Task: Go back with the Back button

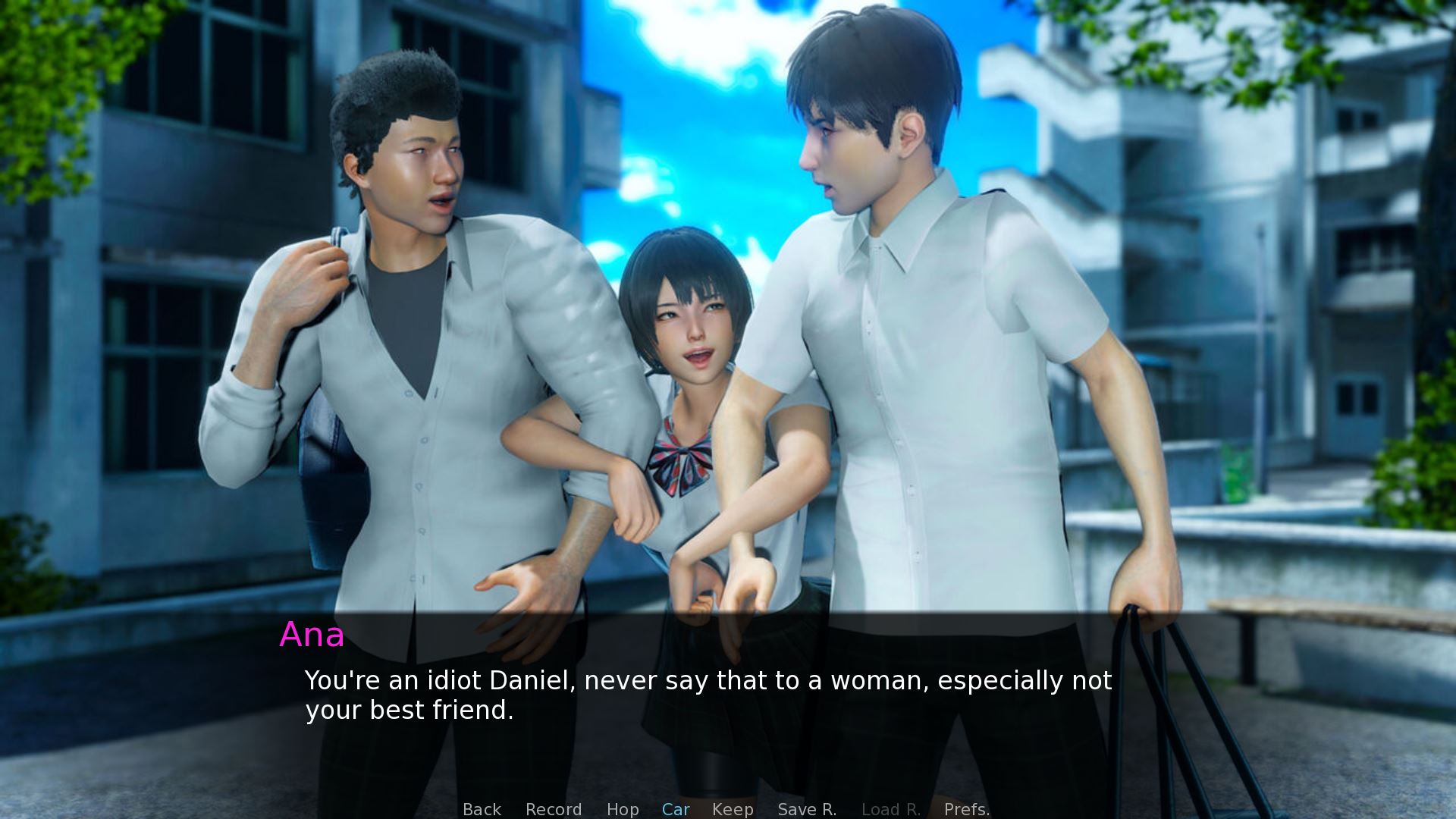Action: (482, 809)
